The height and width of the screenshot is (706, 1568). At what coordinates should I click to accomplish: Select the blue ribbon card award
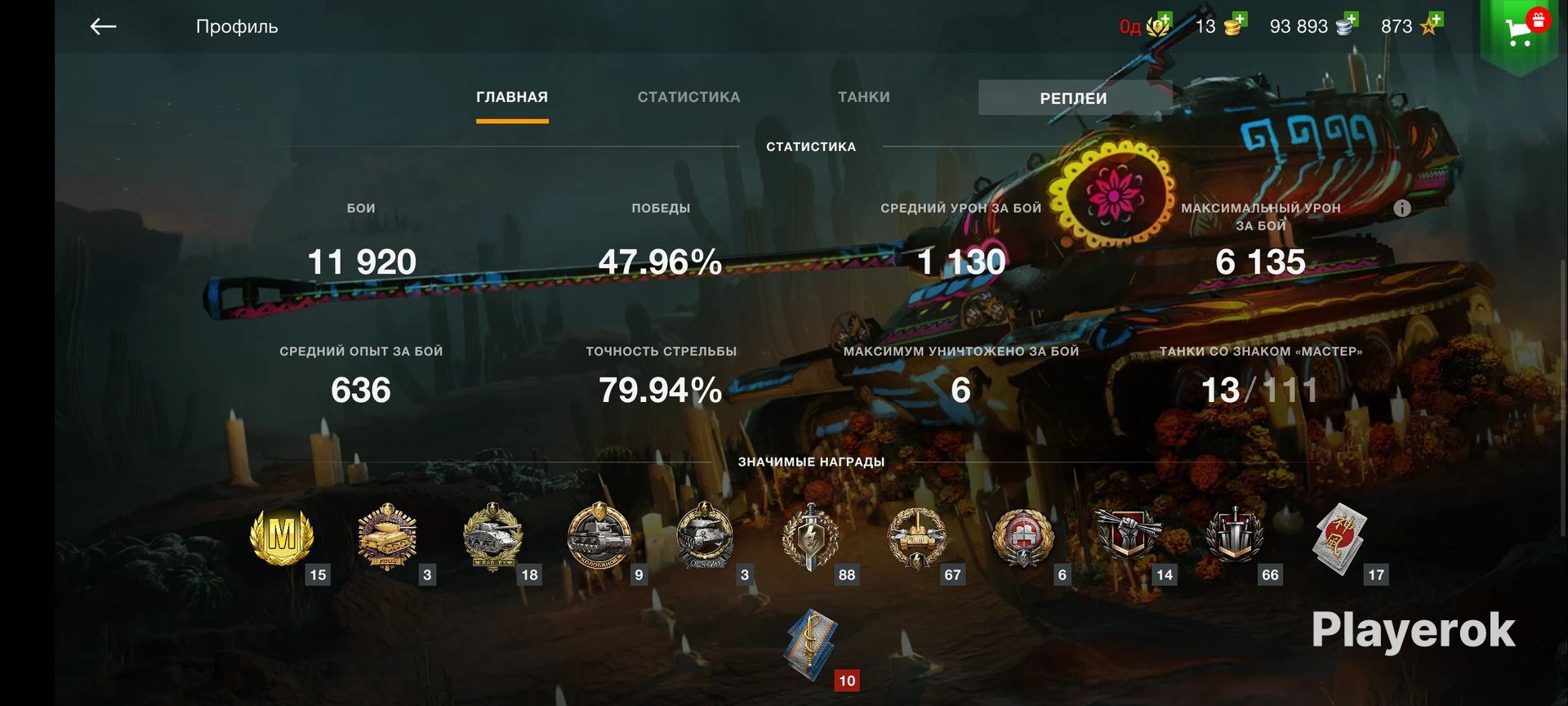click(811, 644)
